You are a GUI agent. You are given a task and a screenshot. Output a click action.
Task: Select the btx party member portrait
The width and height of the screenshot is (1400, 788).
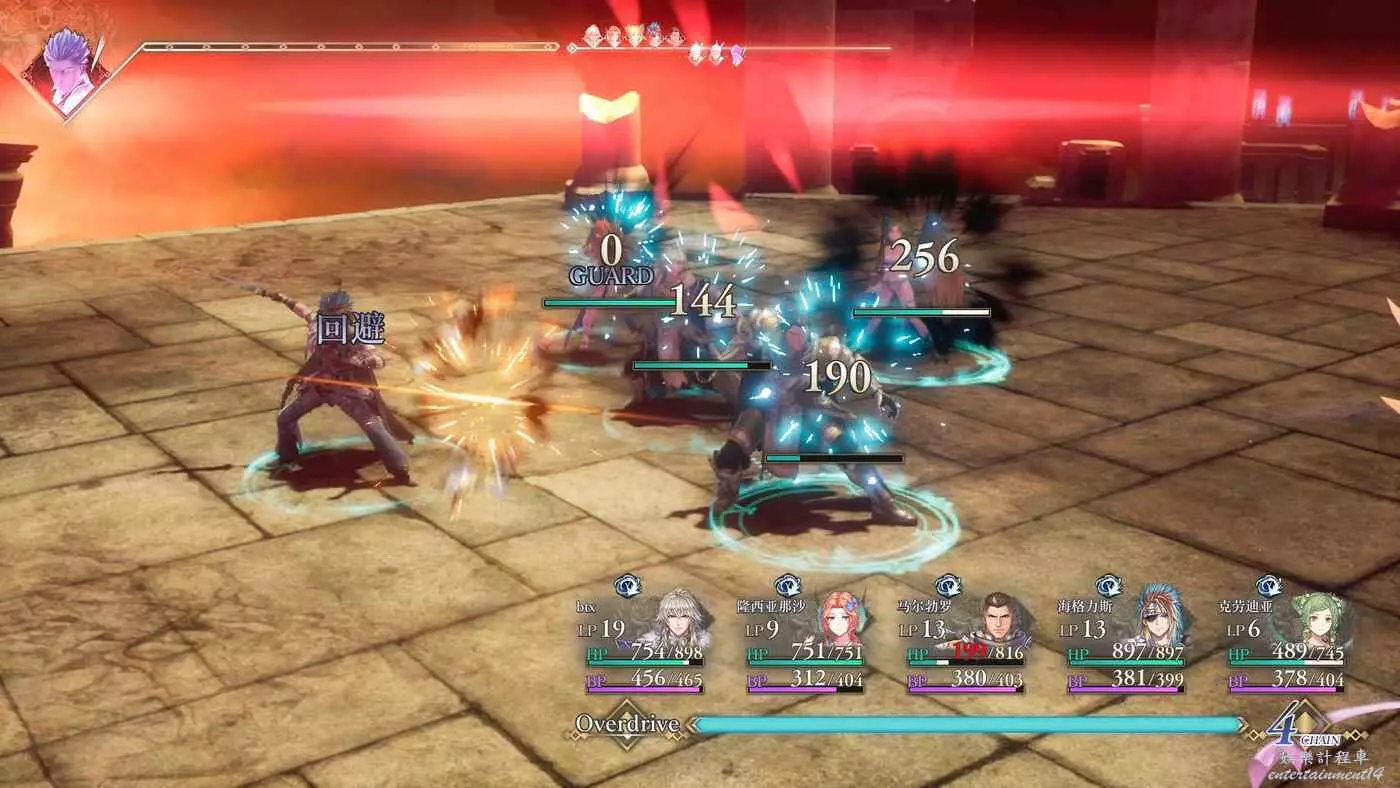click(x=676, y=620)
